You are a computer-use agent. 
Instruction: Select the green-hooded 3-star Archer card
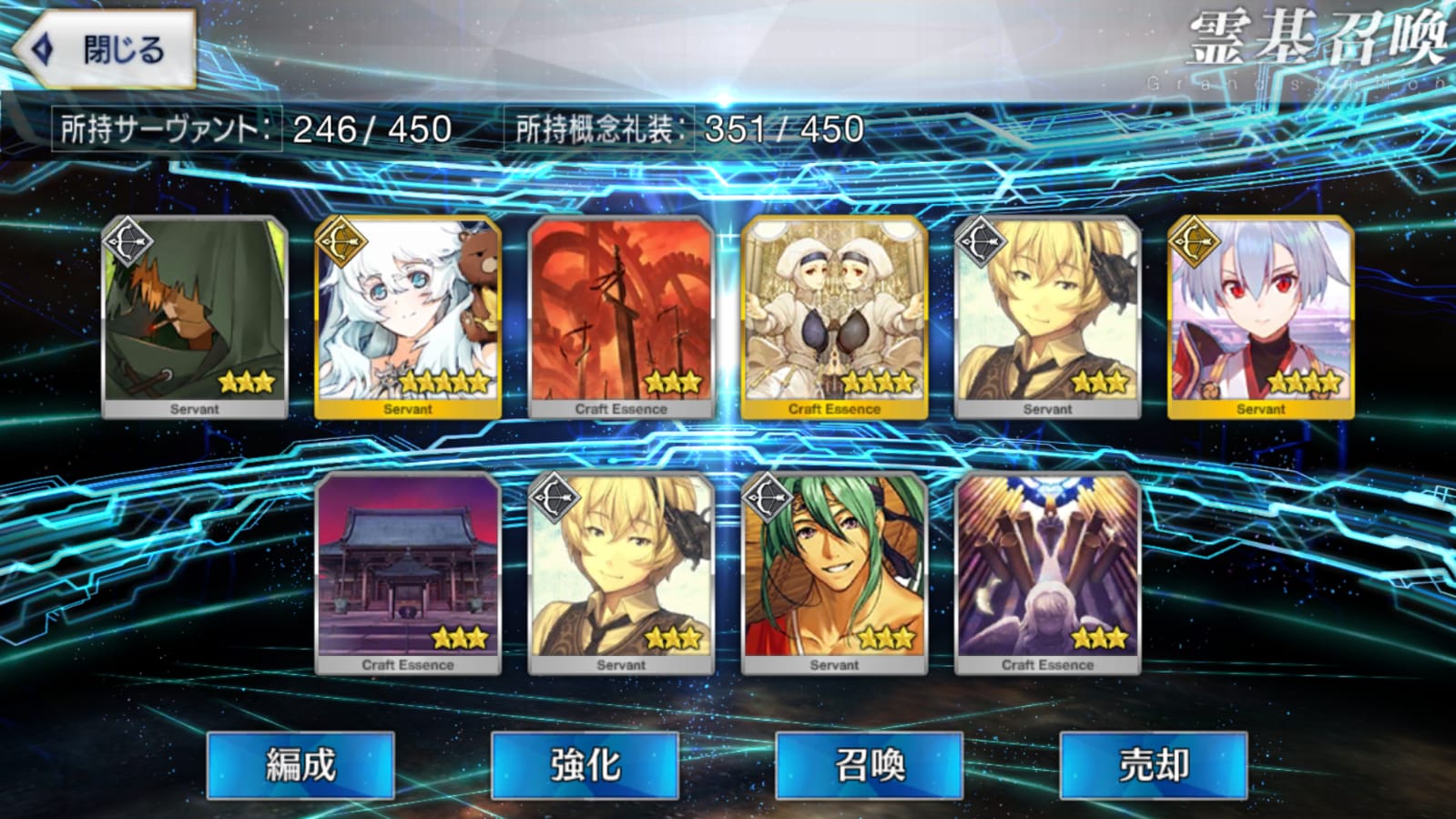[195, 316]
